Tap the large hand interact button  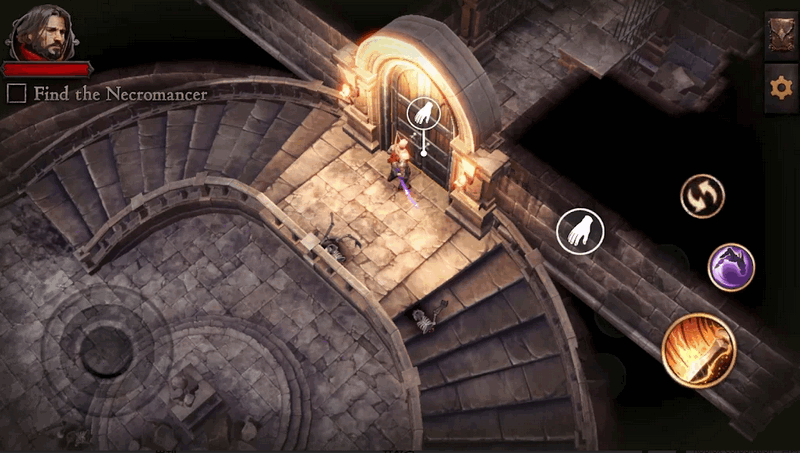point(580,232)
